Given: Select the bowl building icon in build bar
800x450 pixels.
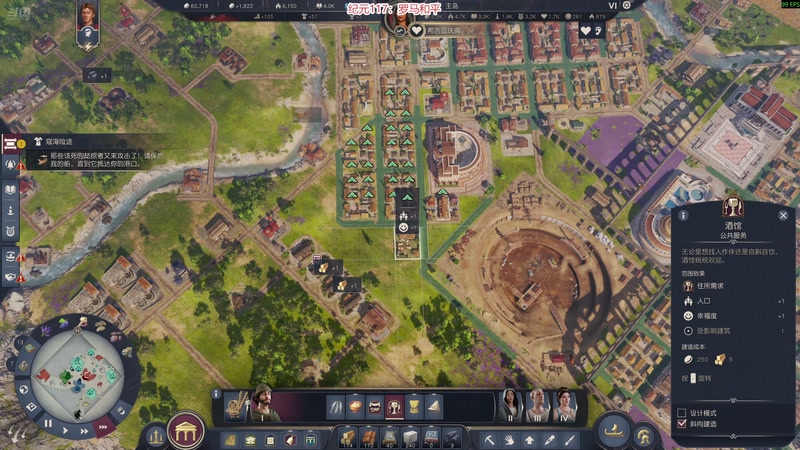Looking at the screenshot, I should tap(355, 406).
